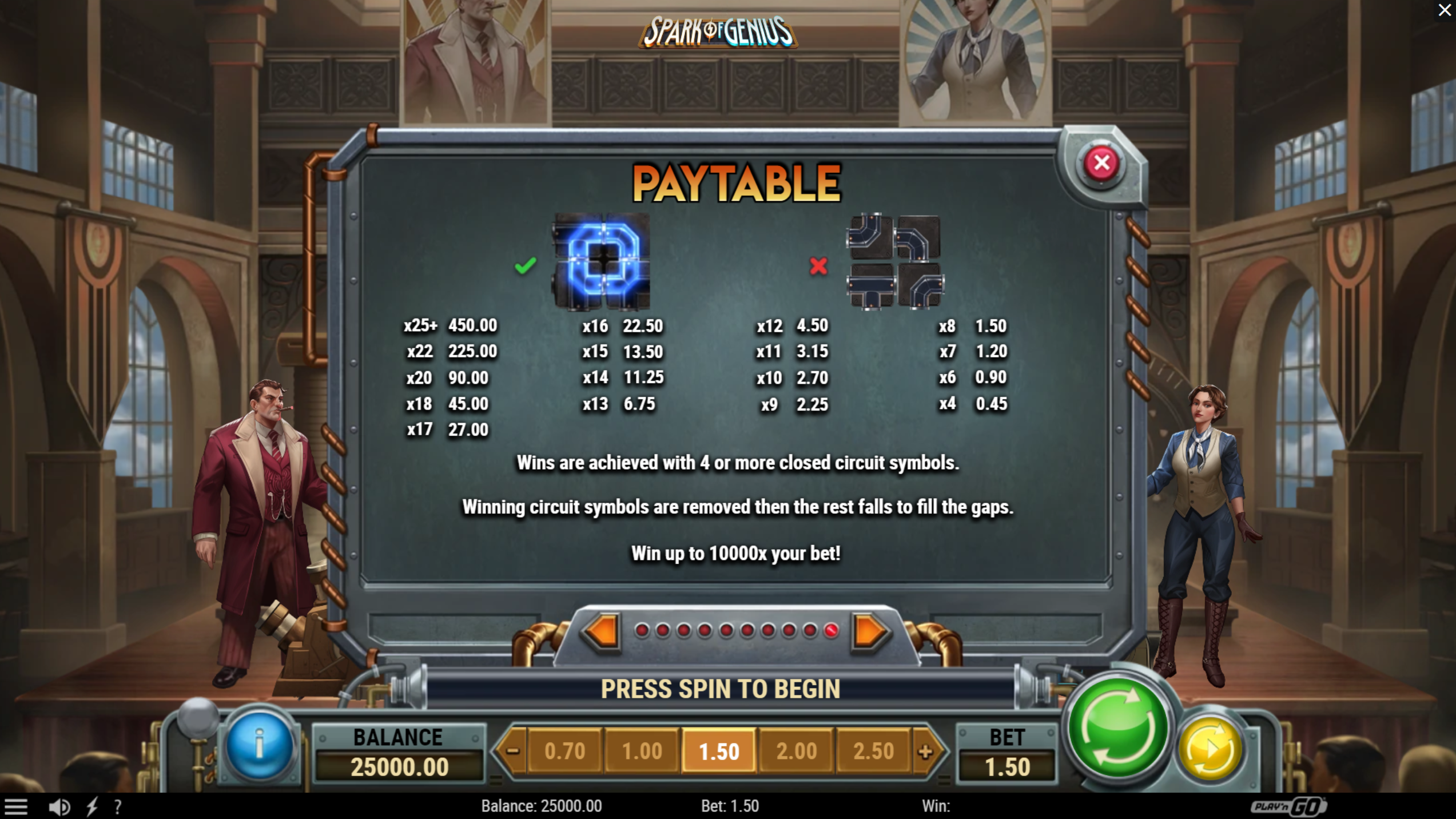Close the game window with the white X

tap(1445, 10)
